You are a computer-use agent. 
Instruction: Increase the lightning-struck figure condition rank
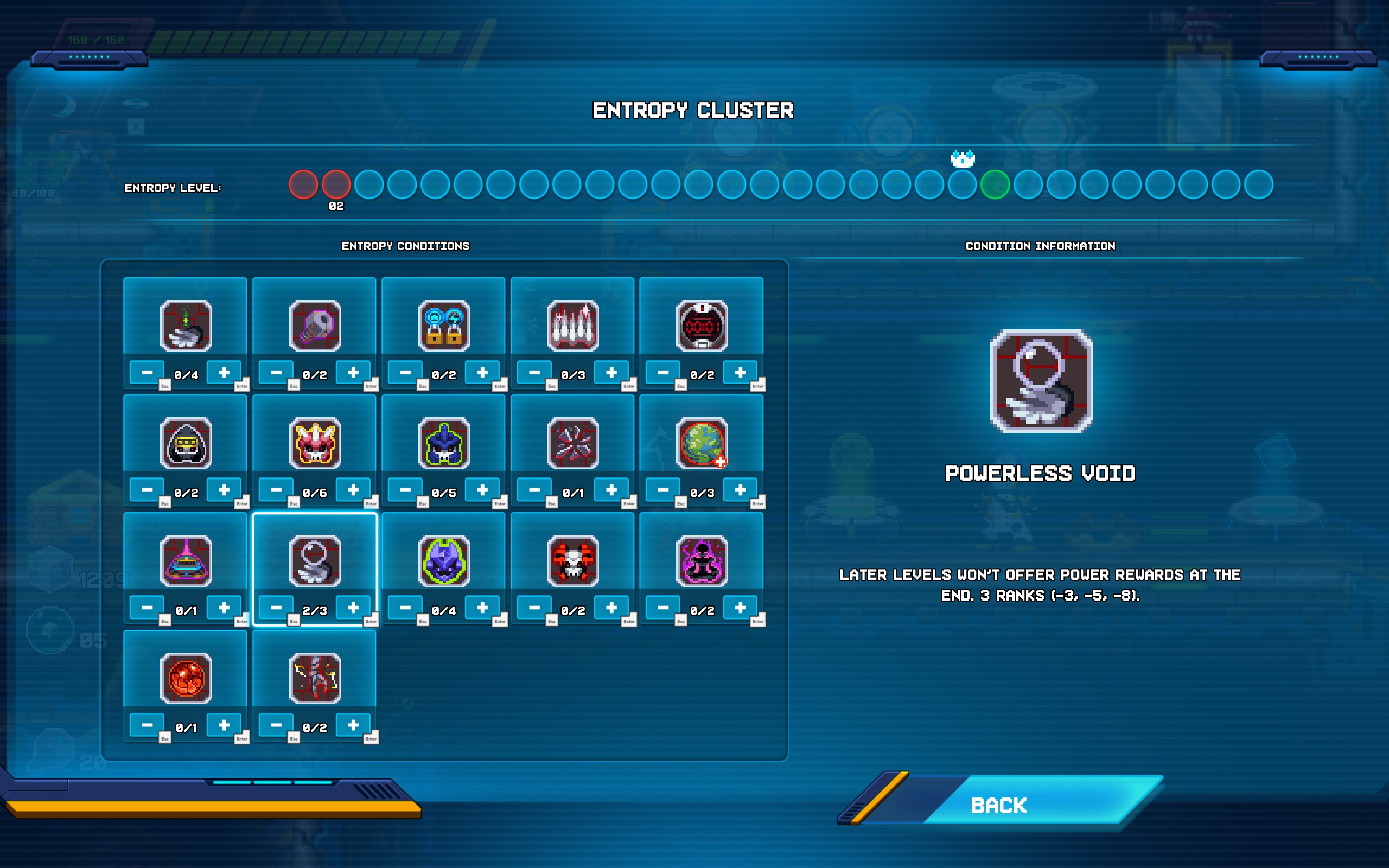353,725
